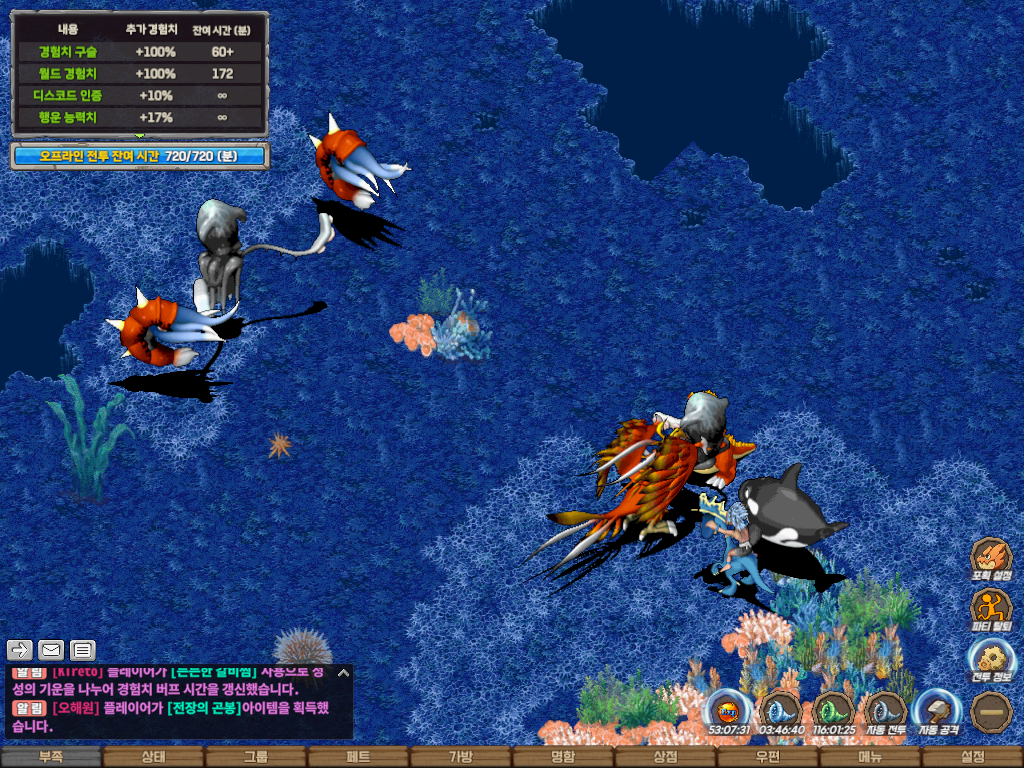1024x768 pixels.
Task: Open the 메뉴 (menu) button
Action: coord(870,757)
